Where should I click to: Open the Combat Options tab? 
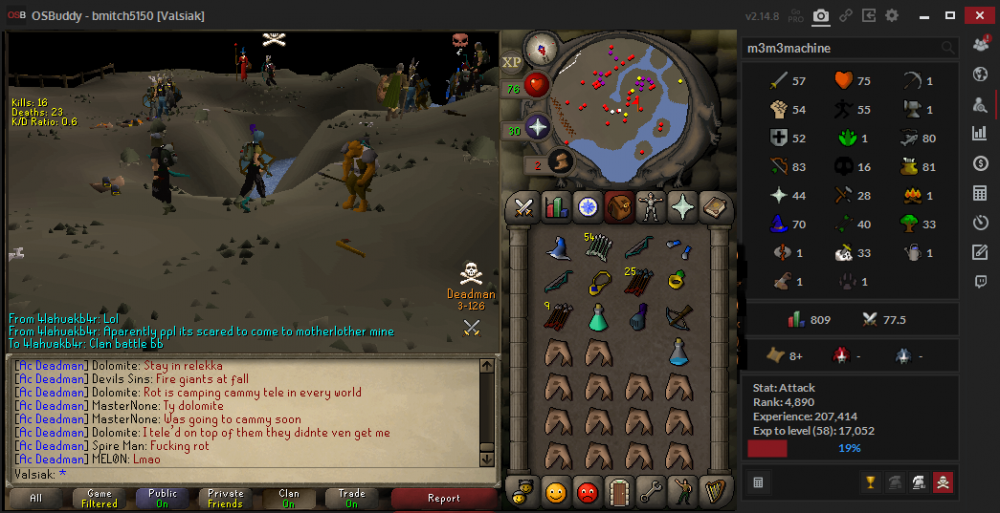point(522,206)
